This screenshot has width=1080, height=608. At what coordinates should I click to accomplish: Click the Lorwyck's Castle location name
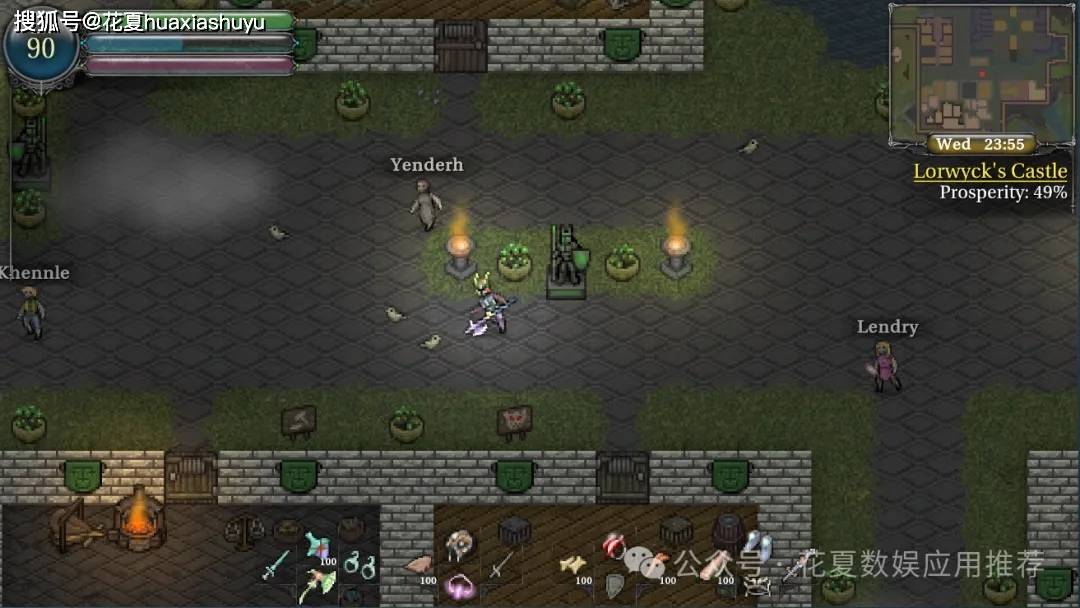pyautogui.click(x=990, y=171)
